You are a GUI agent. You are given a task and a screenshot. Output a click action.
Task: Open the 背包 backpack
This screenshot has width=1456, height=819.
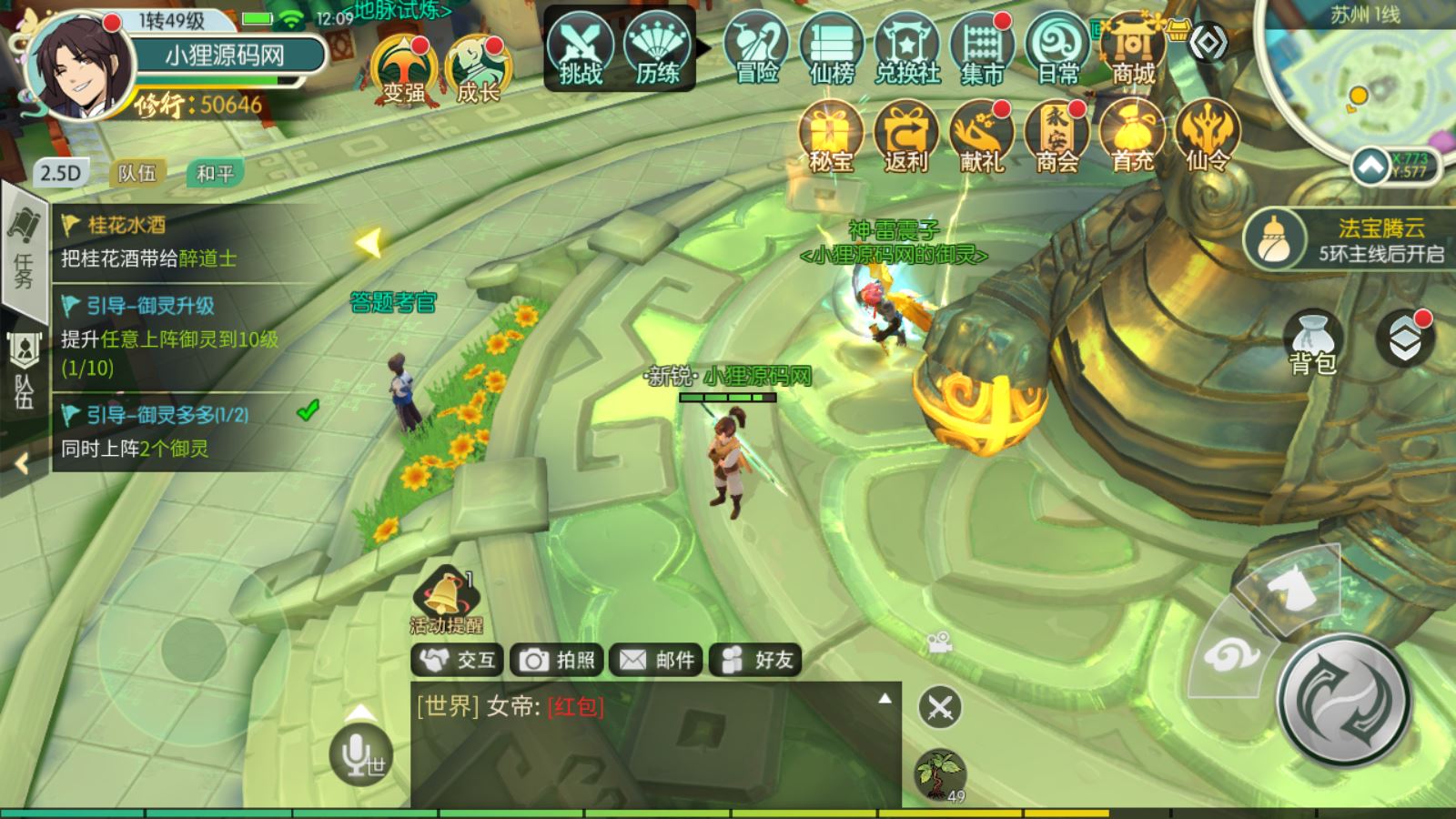(1312, 342)
